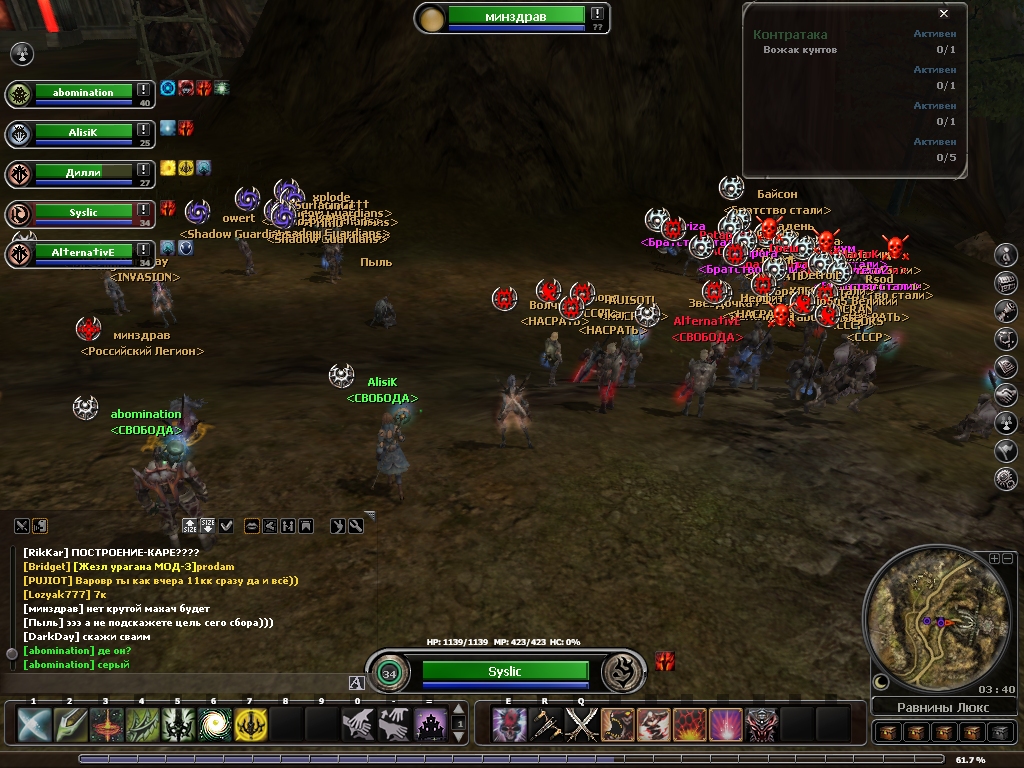1024x768 pixels.
Task: Select party member AlisiK's frame
Action: coord(83,131)
